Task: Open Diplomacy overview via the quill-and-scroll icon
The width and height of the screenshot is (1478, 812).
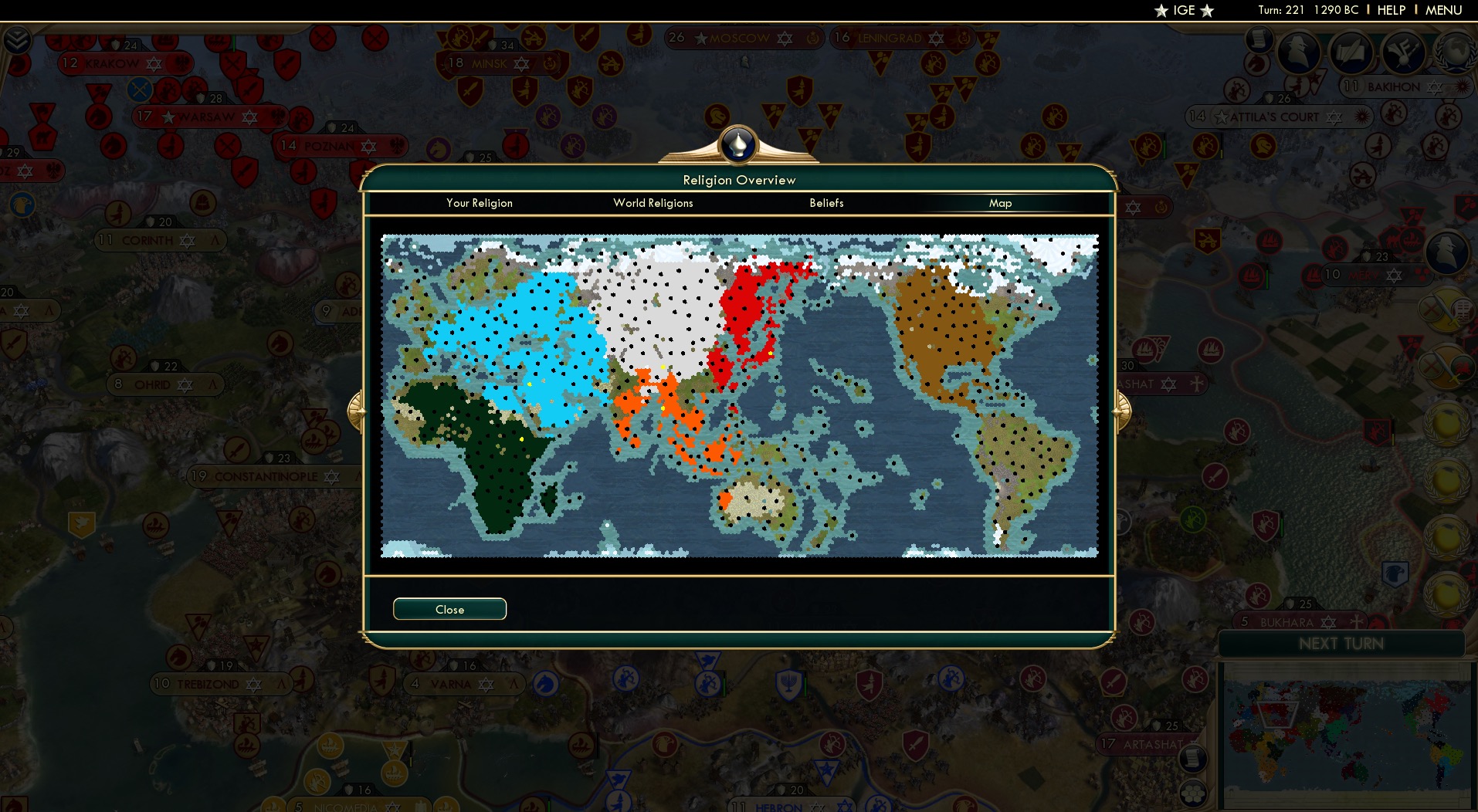Action: pos(1351,52)
